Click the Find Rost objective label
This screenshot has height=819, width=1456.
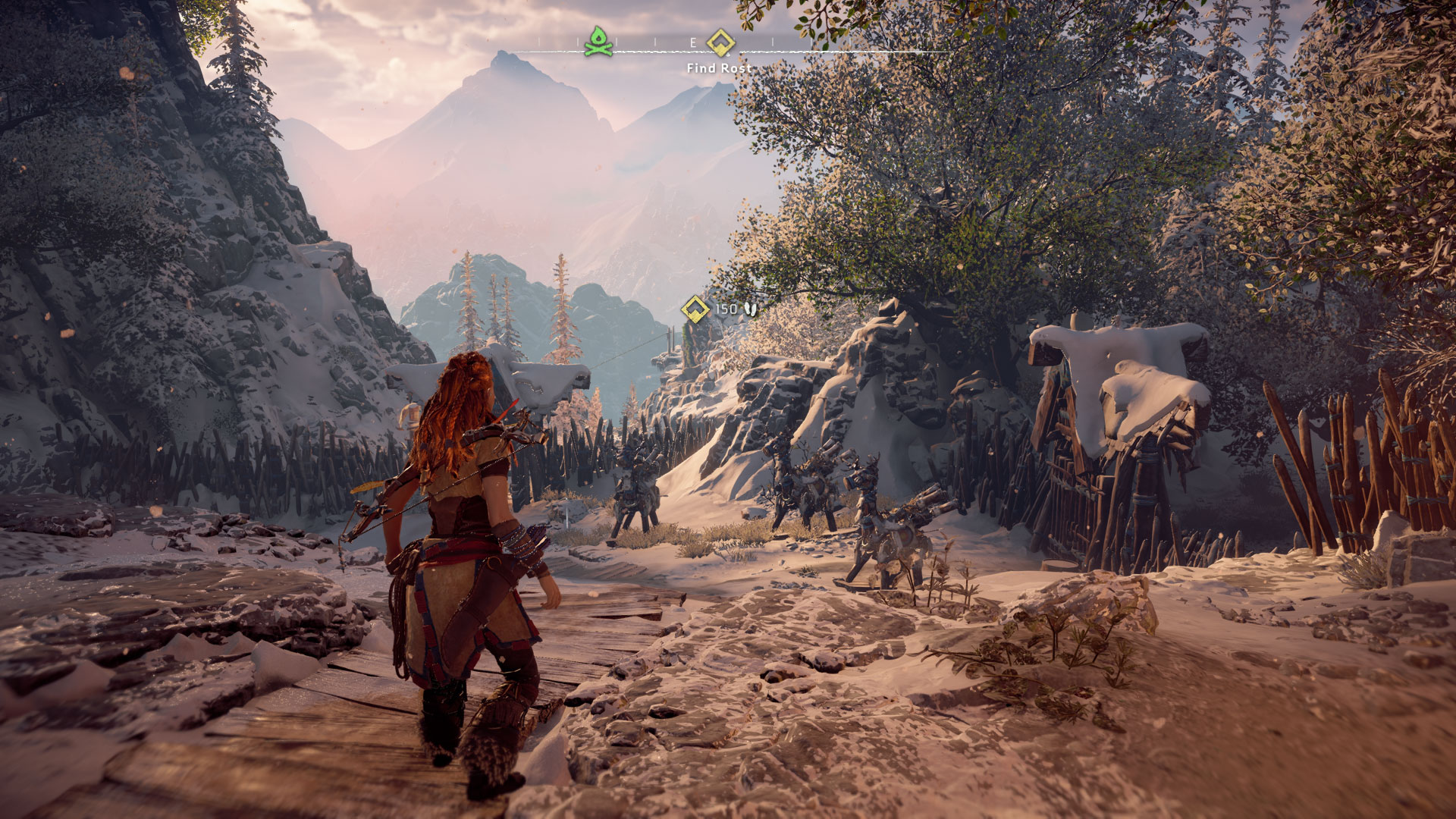pyautogui.click(x=719, y=68)
